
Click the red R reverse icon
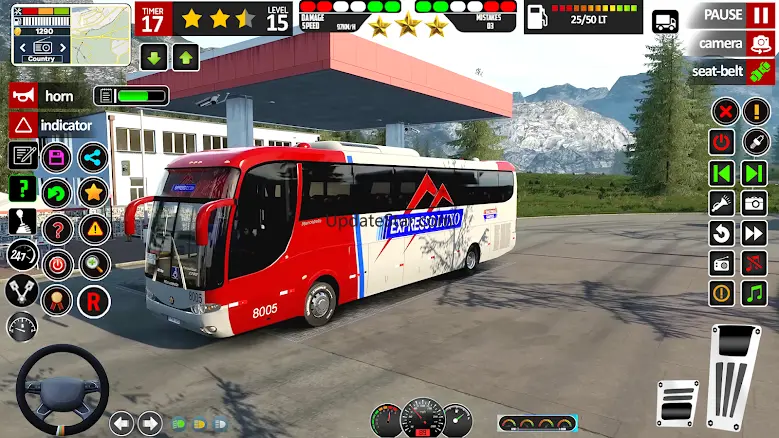pos(94,301)
